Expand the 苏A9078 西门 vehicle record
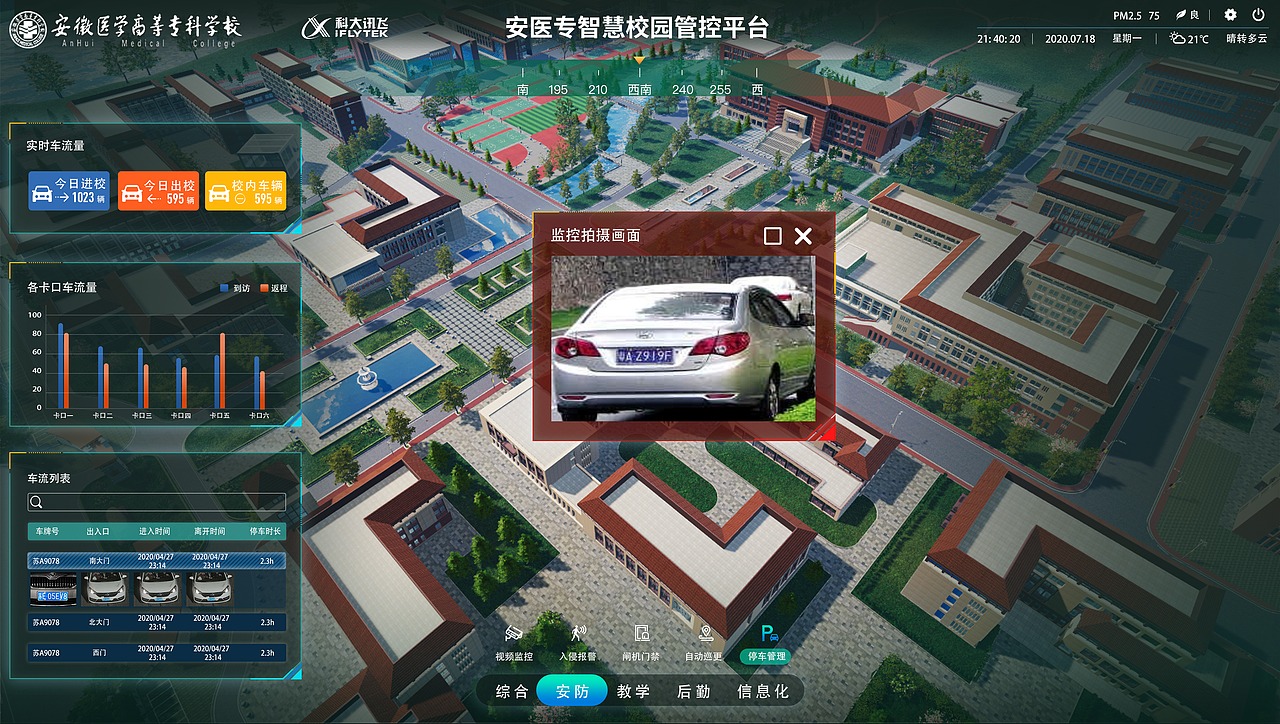The width and height of the screenshot is (1280, 724). (x=155, y=652)
